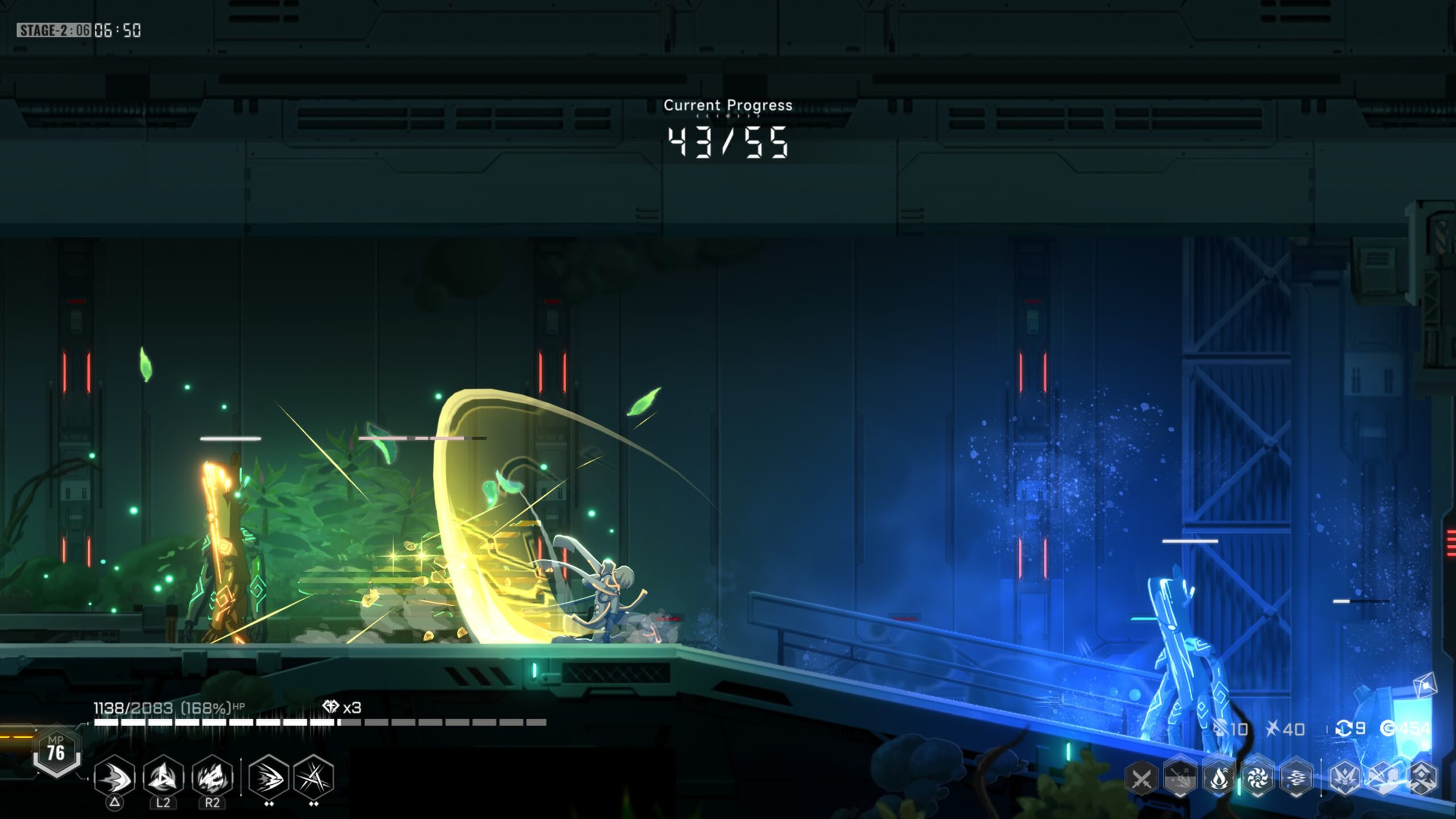Click the star counter showing 40
The image size is (1456, 819).
(1286, 728)
